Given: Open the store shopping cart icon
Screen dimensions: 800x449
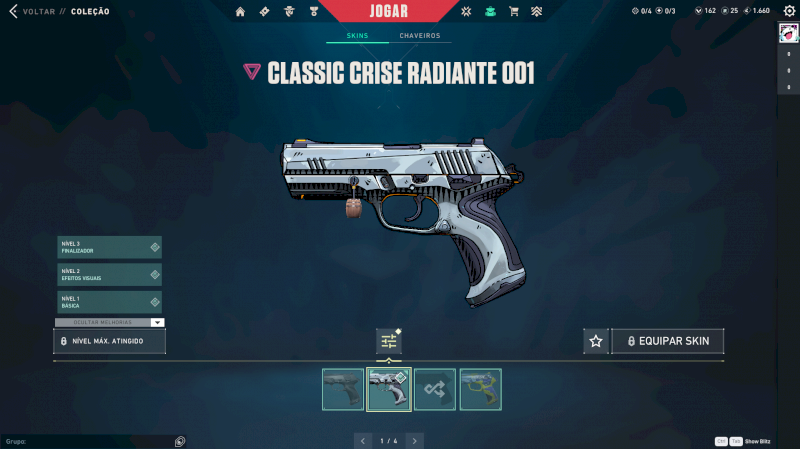Looking at the screenshot, I should (514, 11).
